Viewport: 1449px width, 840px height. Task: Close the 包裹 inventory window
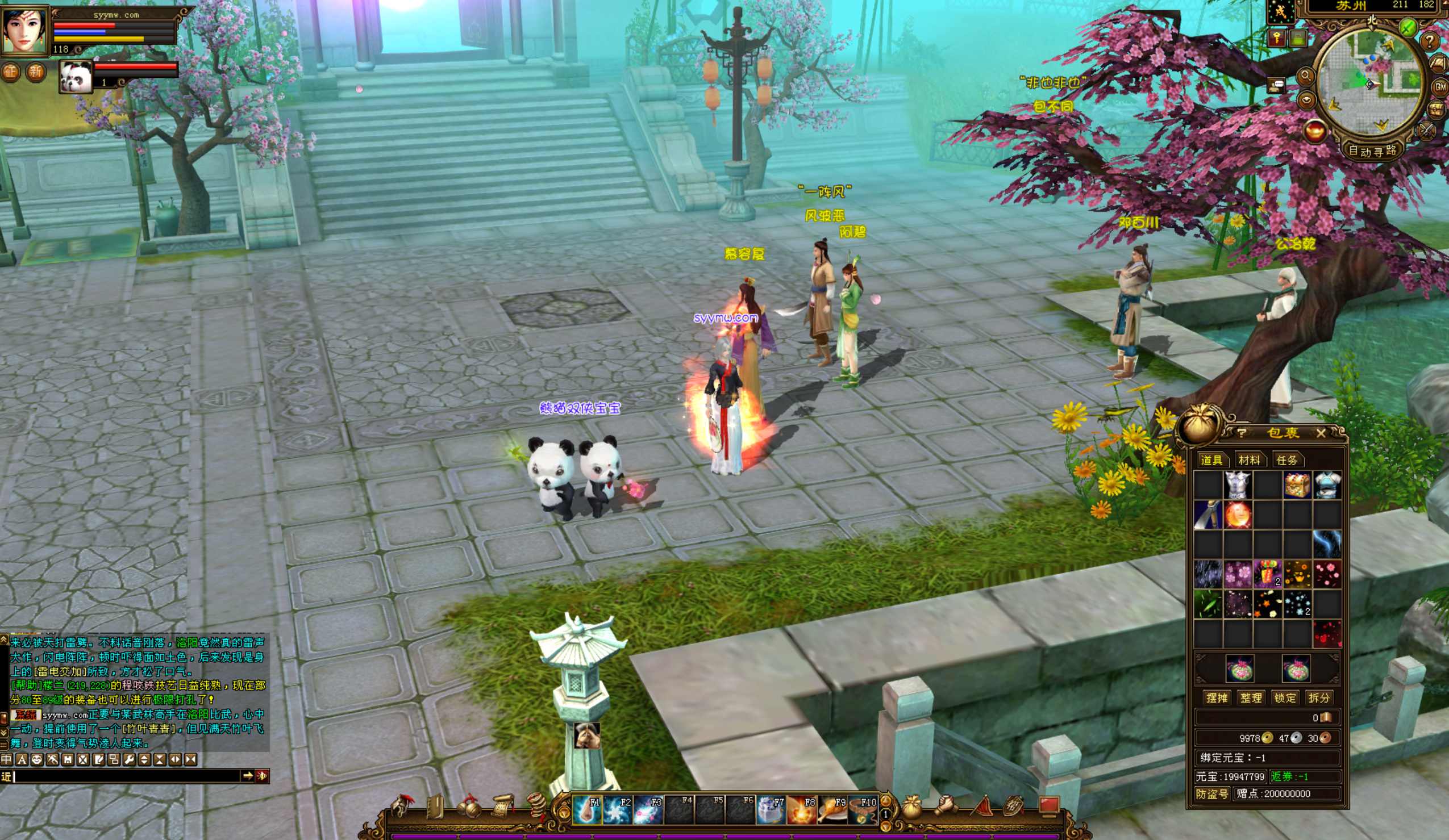pyautogui.click(x=1321, y=433)
